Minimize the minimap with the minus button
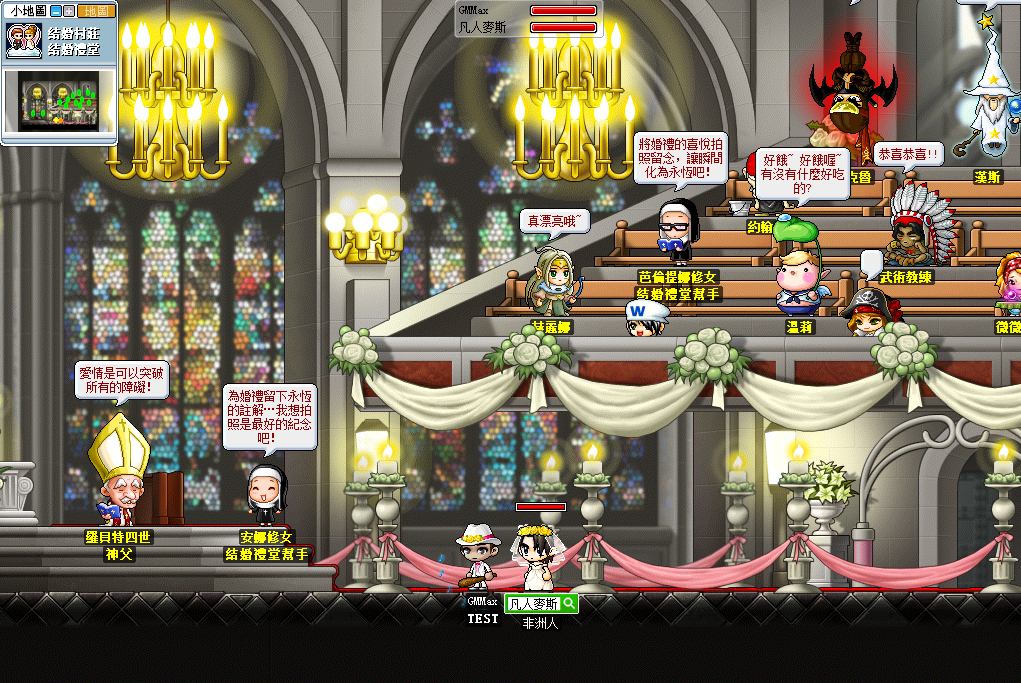The image size is (1021, 683). pyautogui.click(x=56, y=11)
